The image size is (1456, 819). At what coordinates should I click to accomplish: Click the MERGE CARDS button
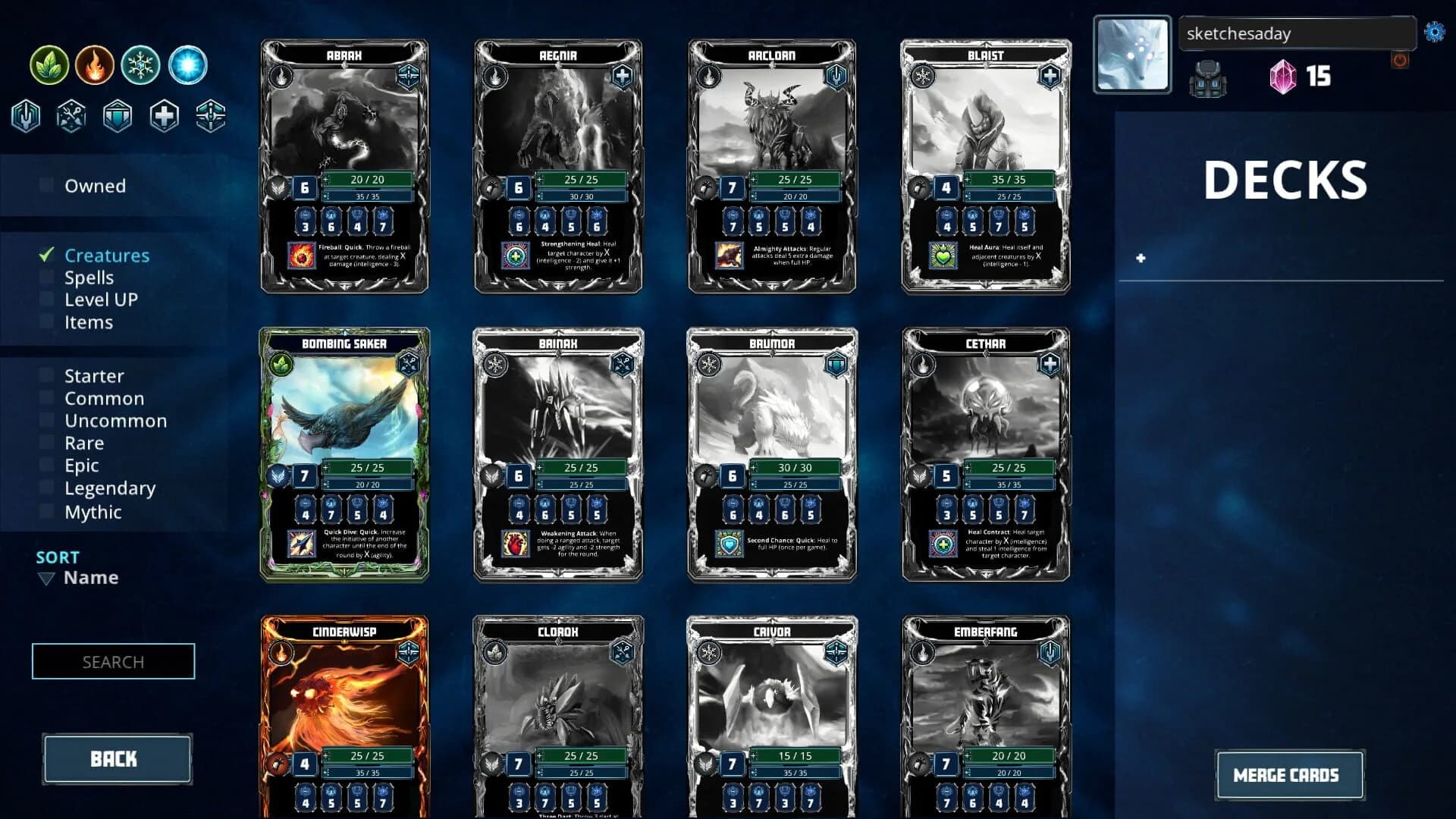click(1290, 775)
